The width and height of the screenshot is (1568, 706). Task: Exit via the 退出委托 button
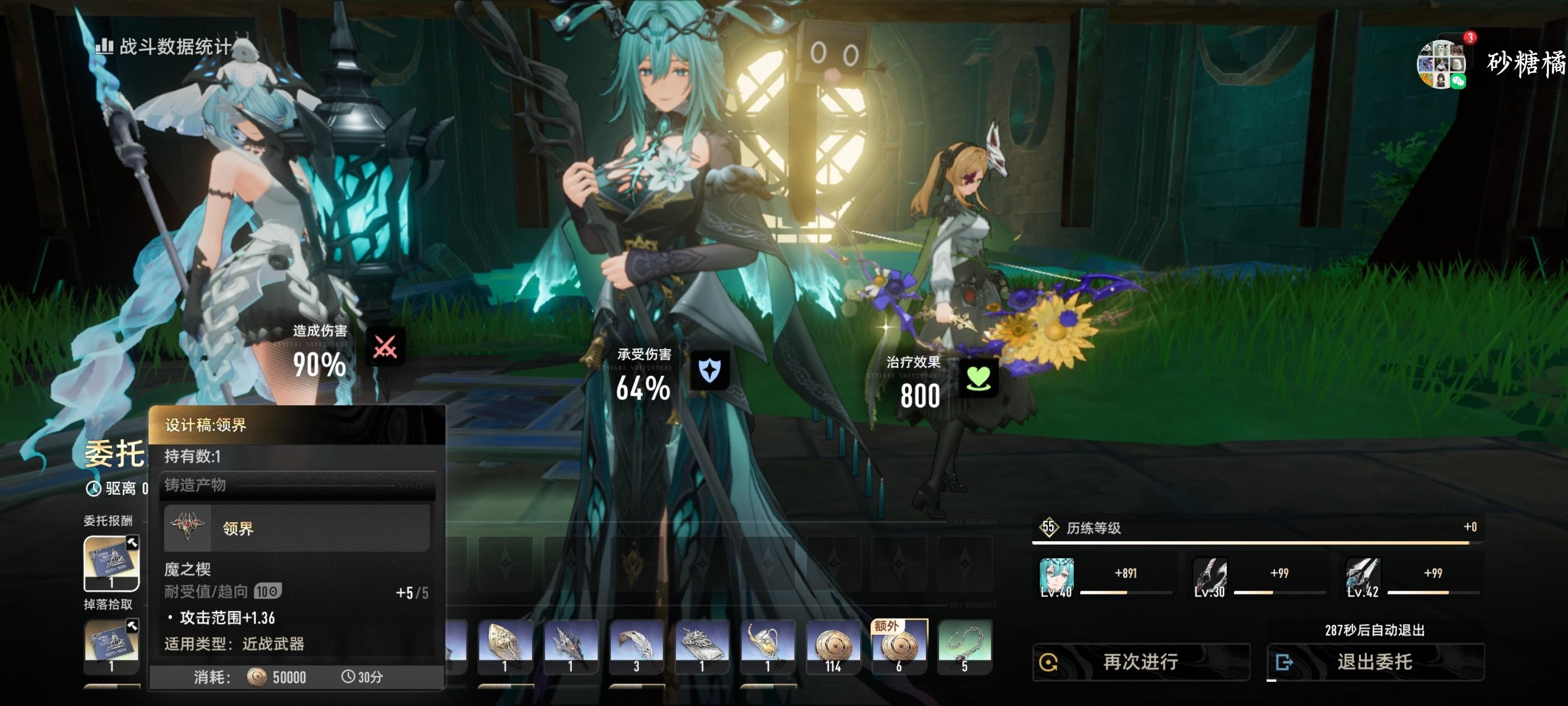[x=1374, y=662]
